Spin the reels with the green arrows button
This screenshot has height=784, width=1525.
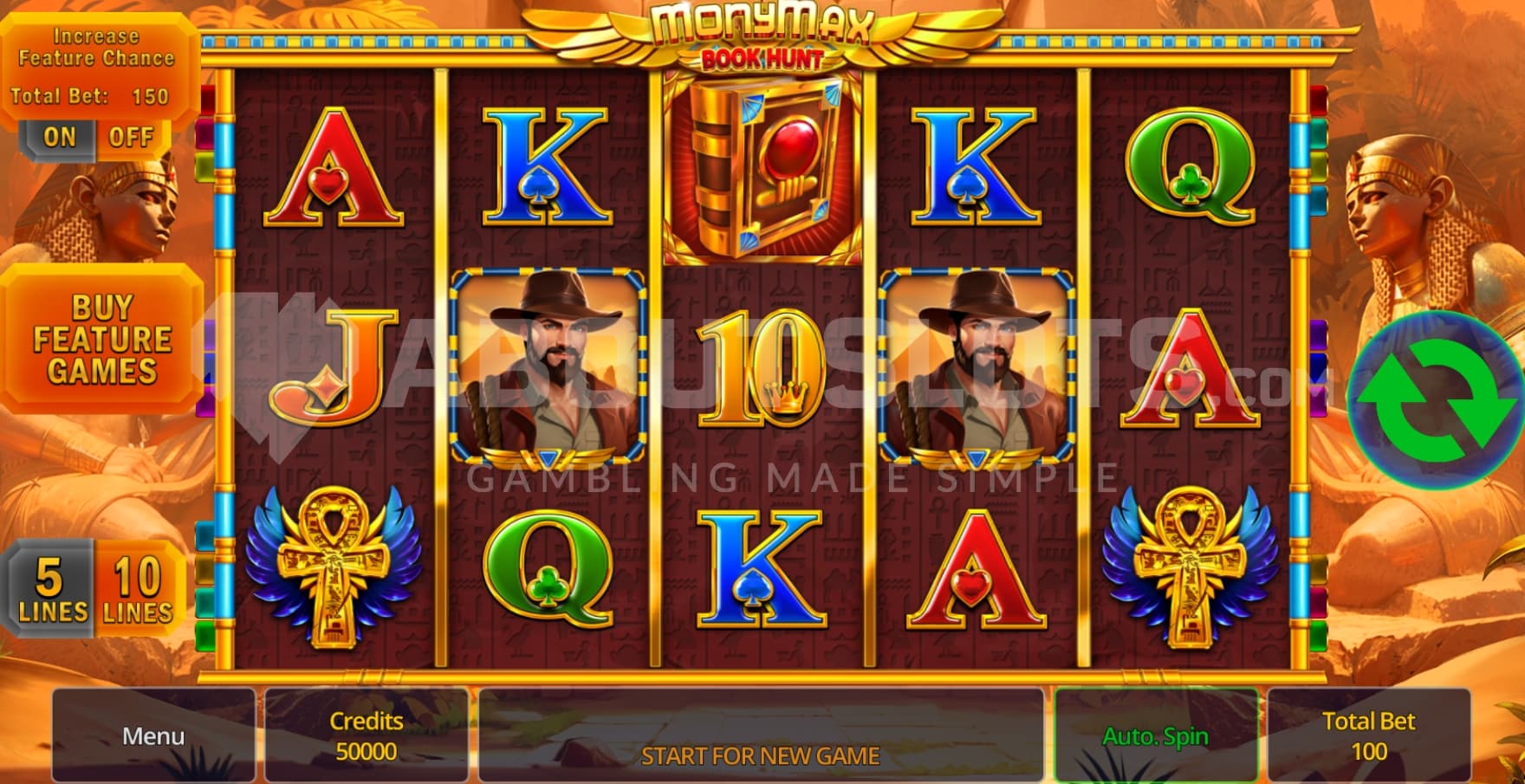point(1434,400)
